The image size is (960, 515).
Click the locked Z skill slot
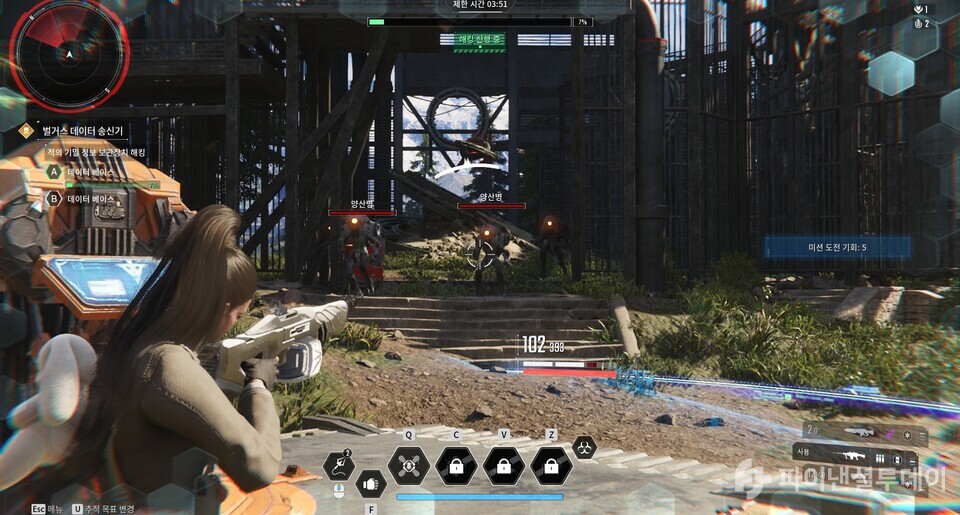(x=551, y=465)
